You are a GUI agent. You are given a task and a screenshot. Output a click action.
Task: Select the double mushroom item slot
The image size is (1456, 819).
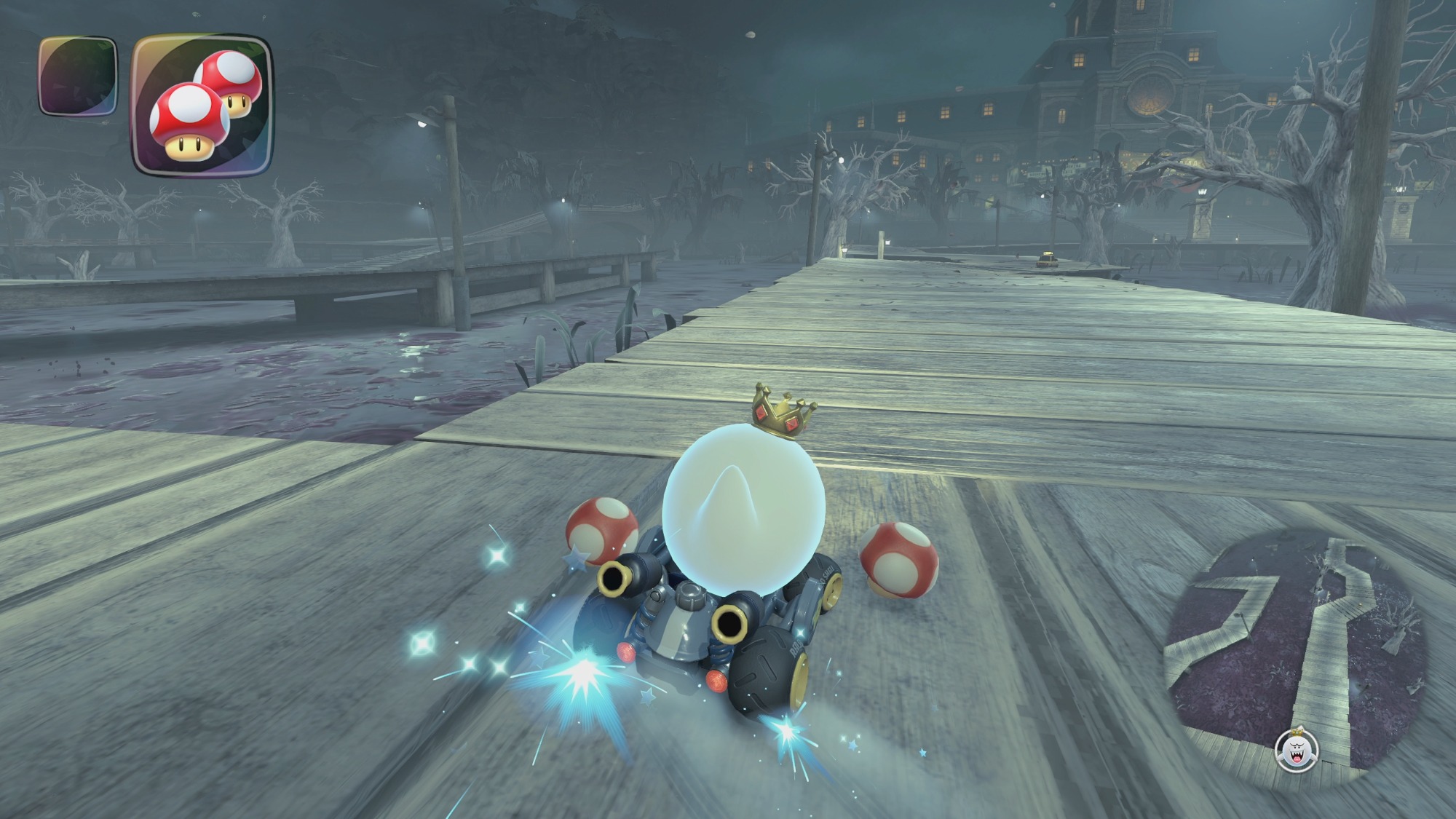202,104
